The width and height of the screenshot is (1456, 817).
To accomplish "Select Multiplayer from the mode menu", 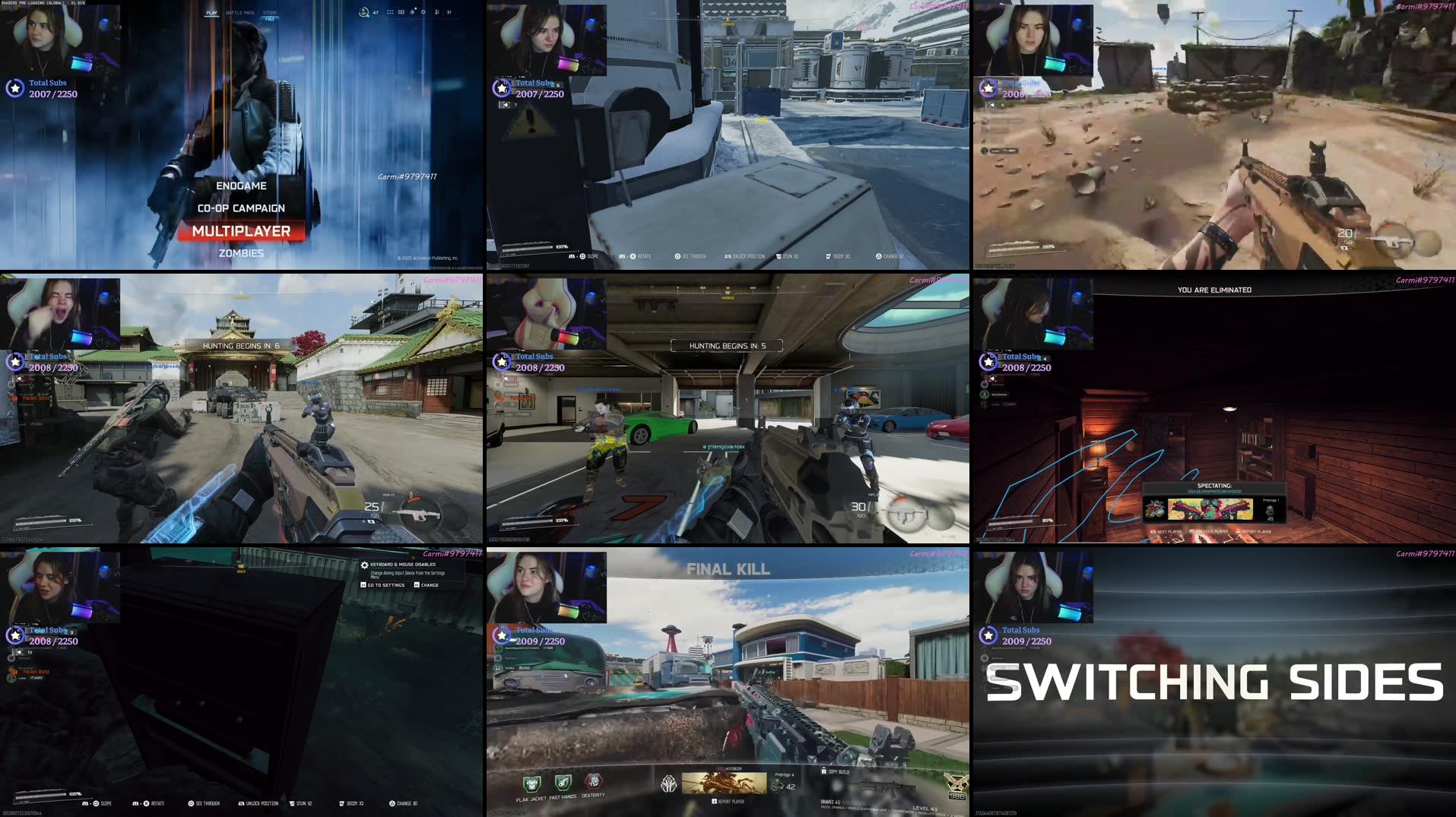I will tap(241, 230).
